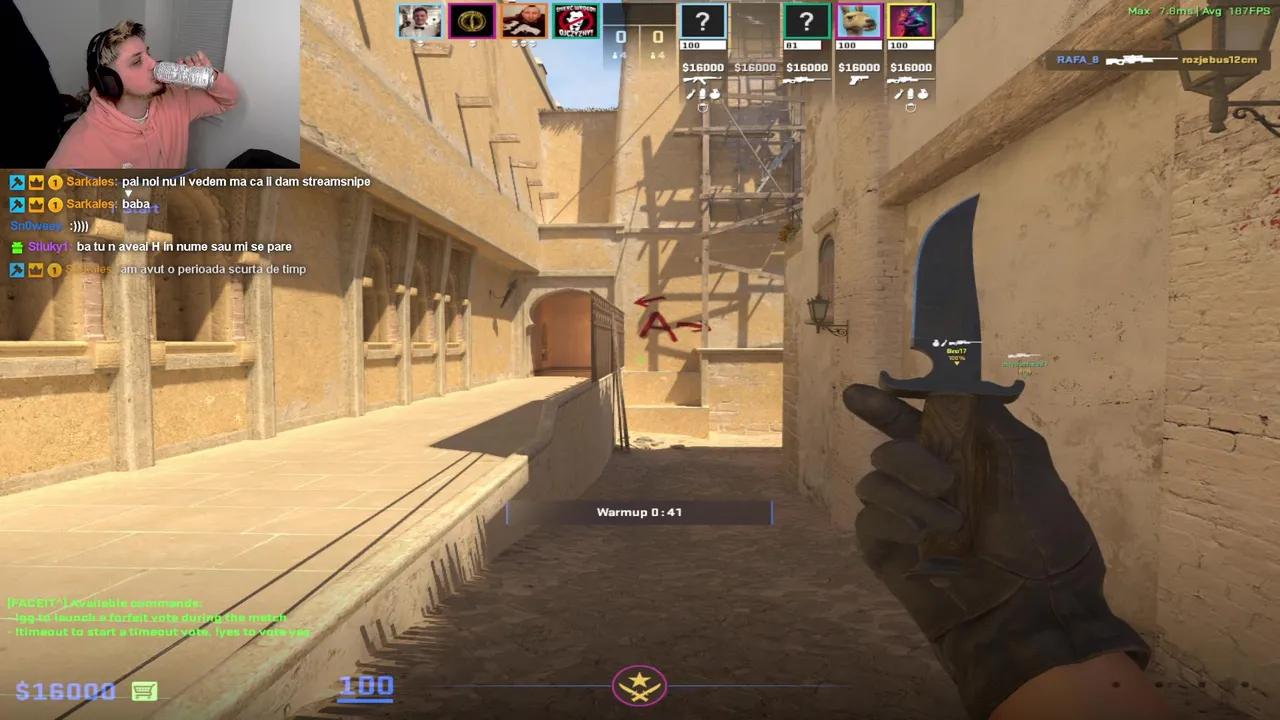Click the purple neon avatar on the far right

coord(910,21)
